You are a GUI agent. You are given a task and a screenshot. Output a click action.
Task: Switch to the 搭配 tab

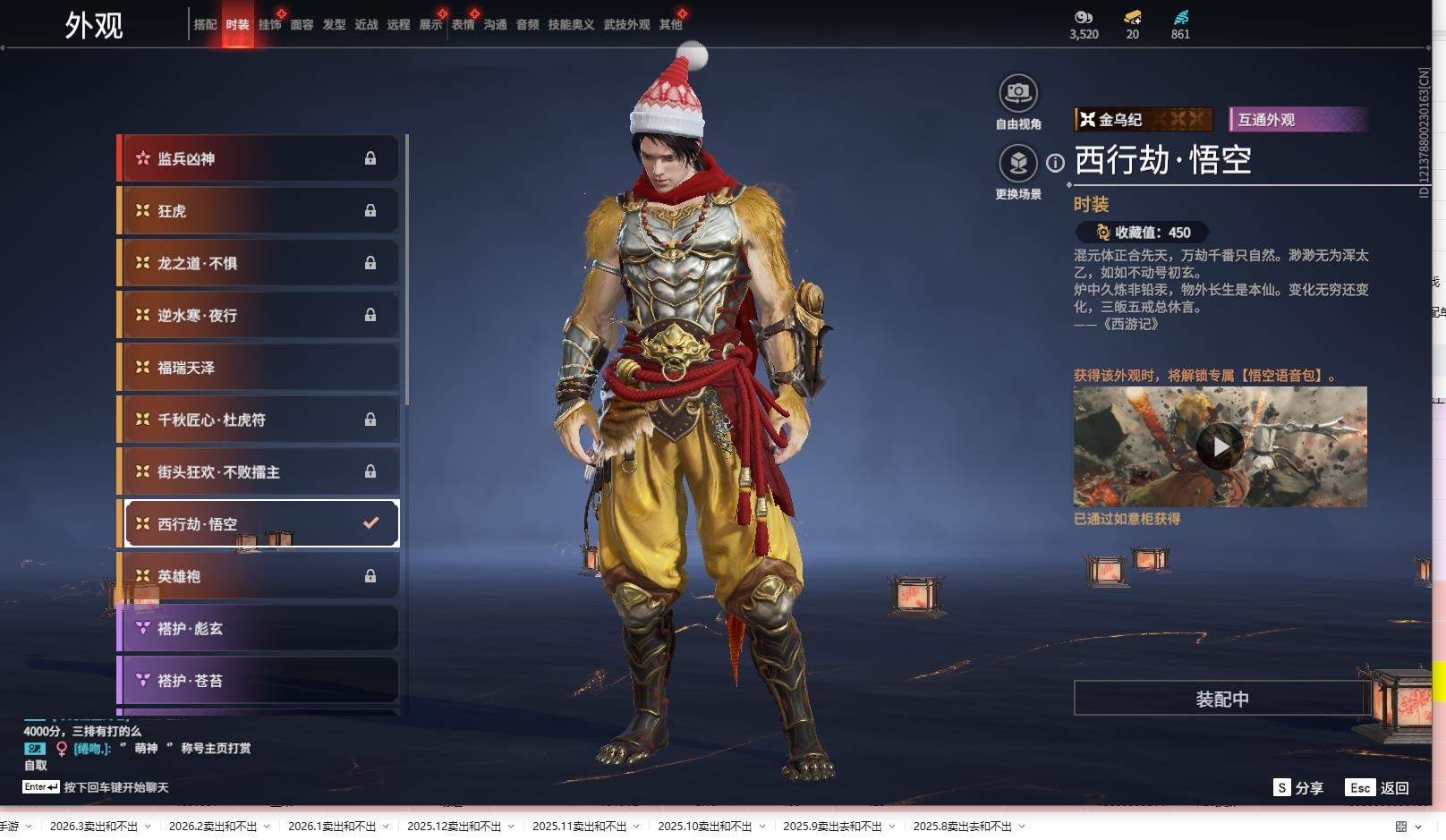(x=205, y=25)
